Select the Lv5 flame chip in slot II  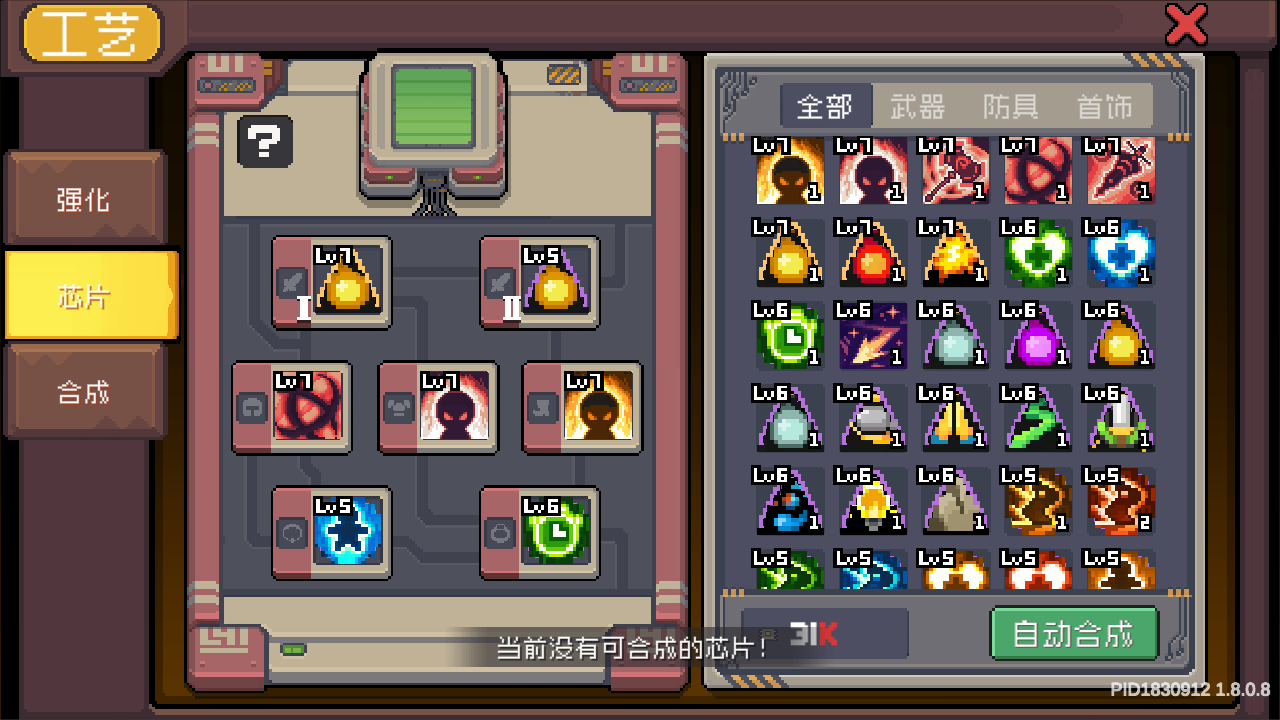pyautogui.click(x=540, y=282)
